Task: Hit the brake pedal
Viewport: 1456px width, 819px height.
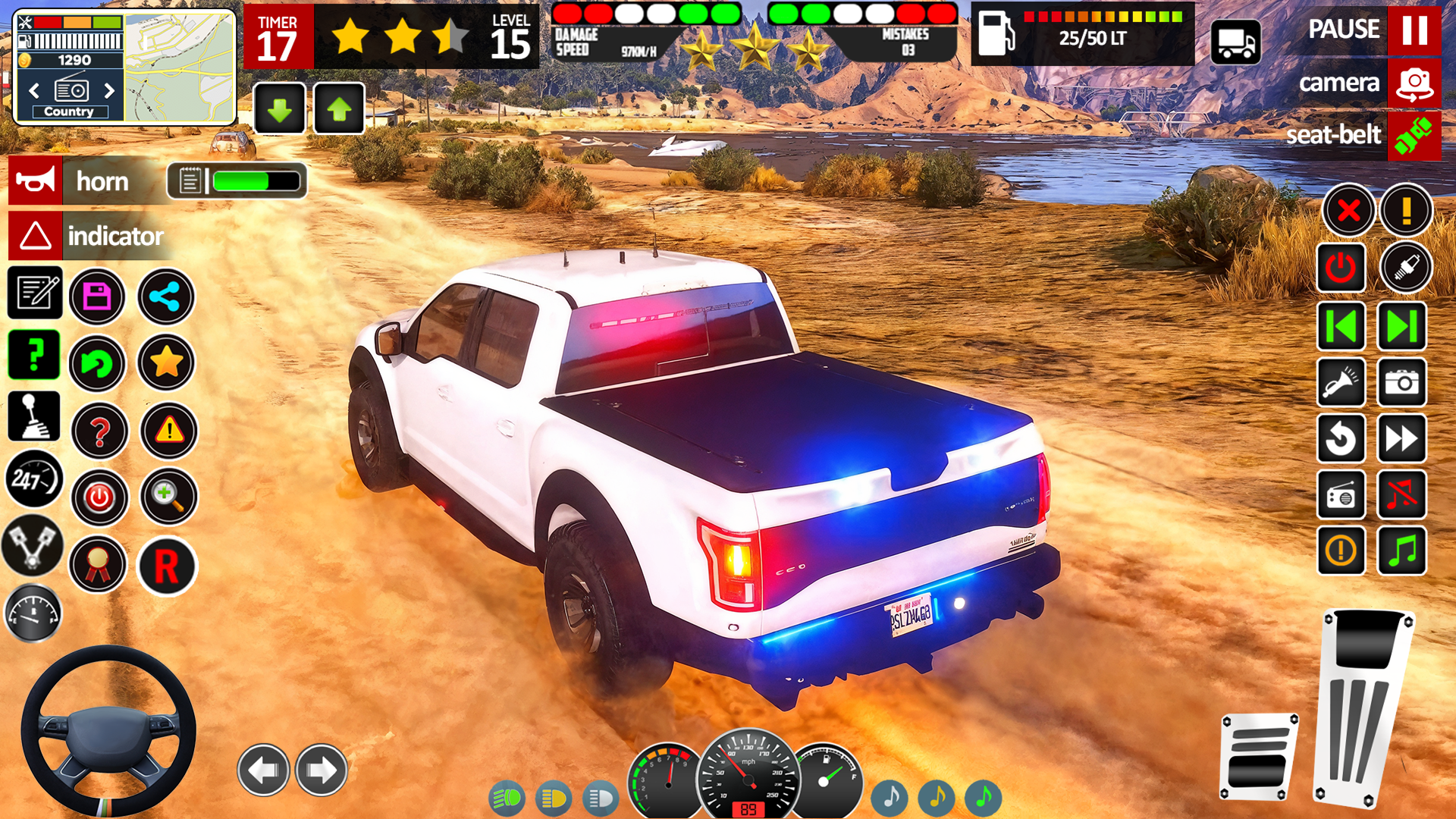Action: tap(1259, 756)
